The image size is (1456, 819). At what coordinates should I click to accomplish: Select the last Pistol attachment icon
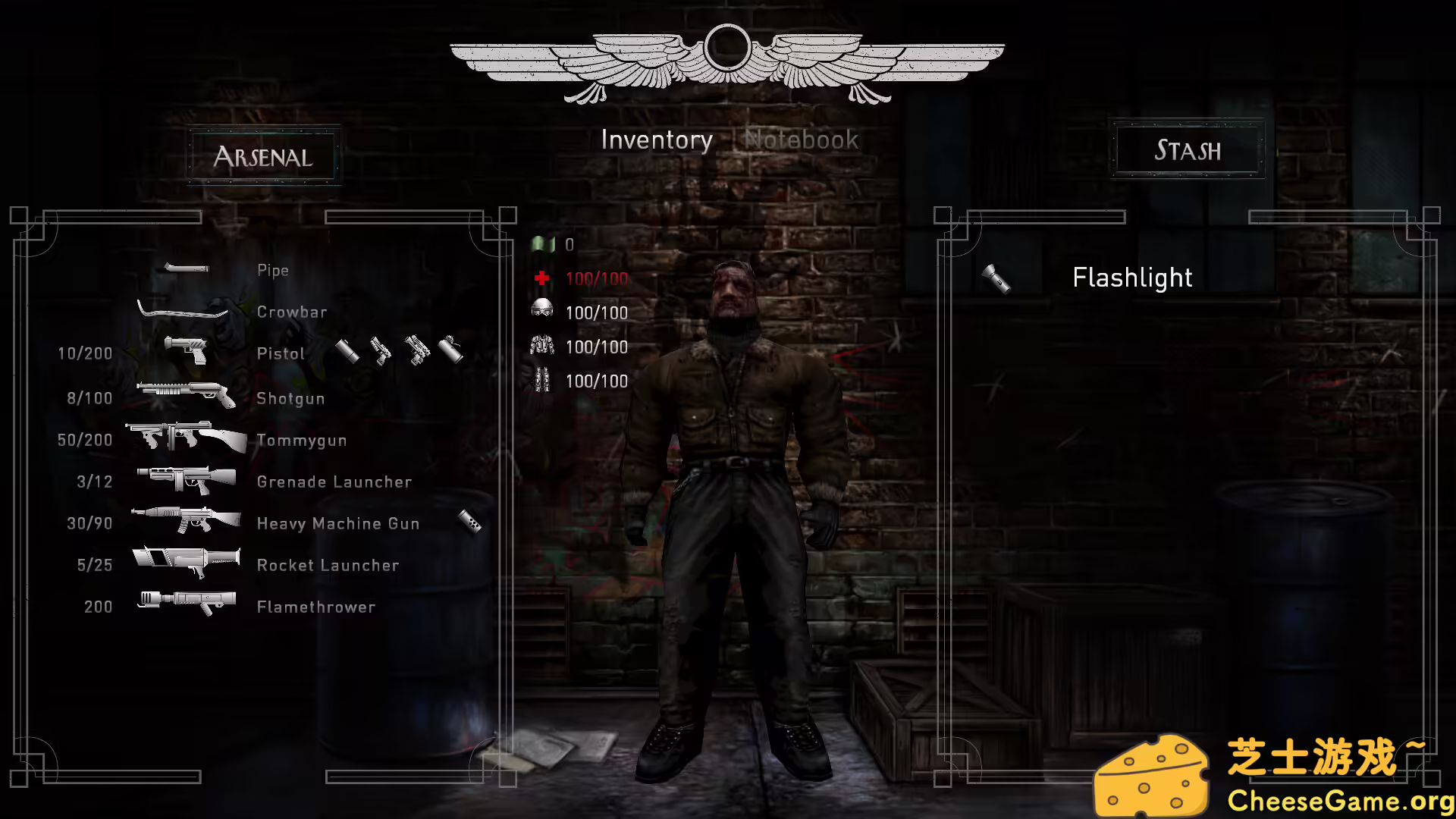coord(450,350)
